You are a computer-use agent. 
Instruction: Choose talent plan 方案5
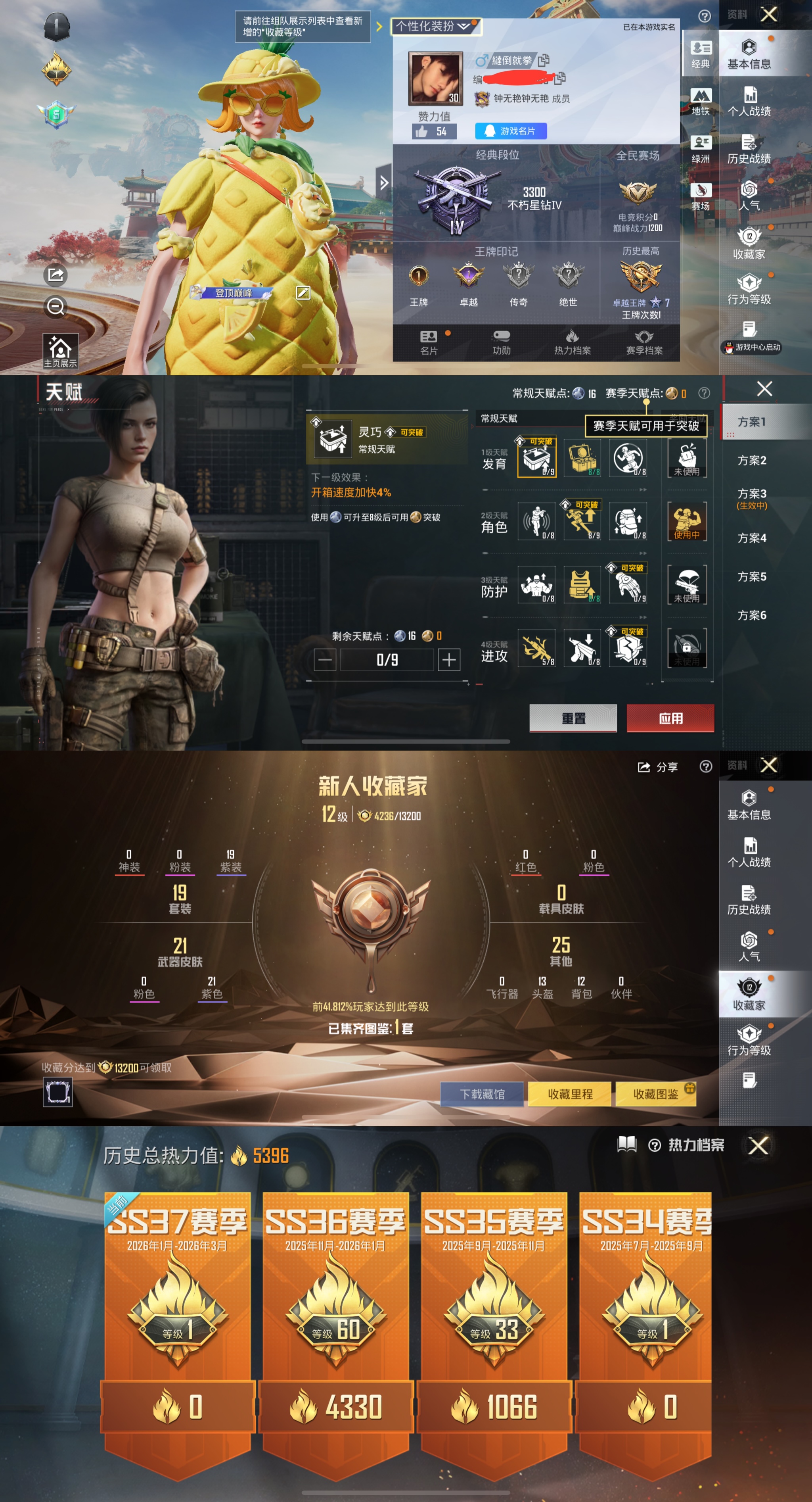tap(751, 577)
